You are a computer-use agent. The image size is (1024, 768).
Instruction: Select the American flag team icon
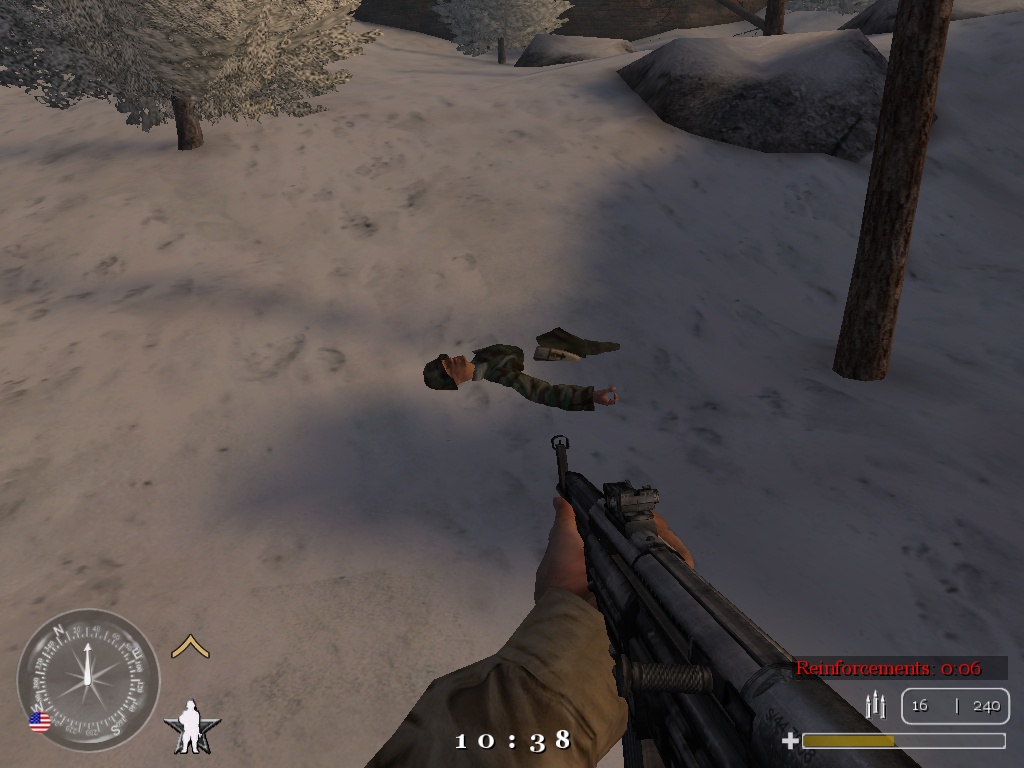[x=40, y=722]
